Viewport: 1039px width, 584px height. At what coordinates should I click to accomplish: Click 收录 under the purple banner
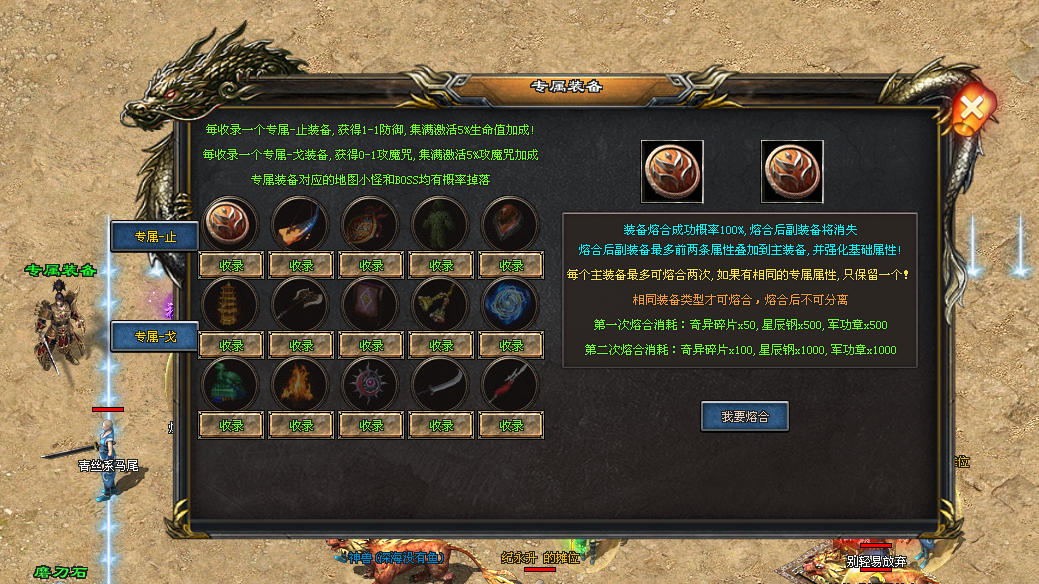pos(371,345)
